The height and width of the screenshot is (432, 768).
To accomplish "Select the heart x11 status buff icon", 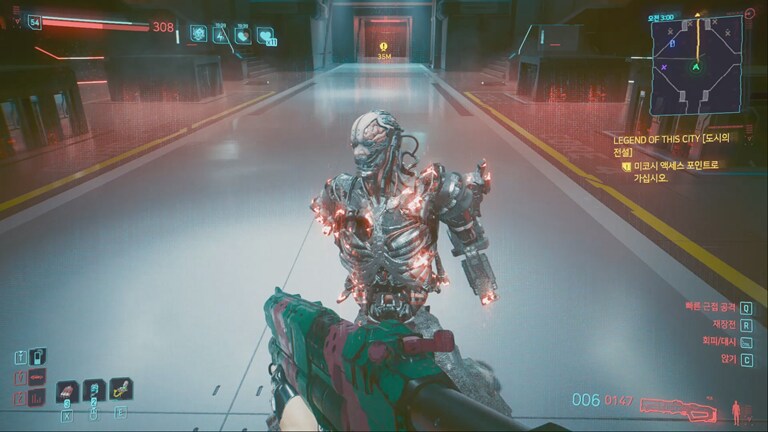I will (x=266, y=36).
